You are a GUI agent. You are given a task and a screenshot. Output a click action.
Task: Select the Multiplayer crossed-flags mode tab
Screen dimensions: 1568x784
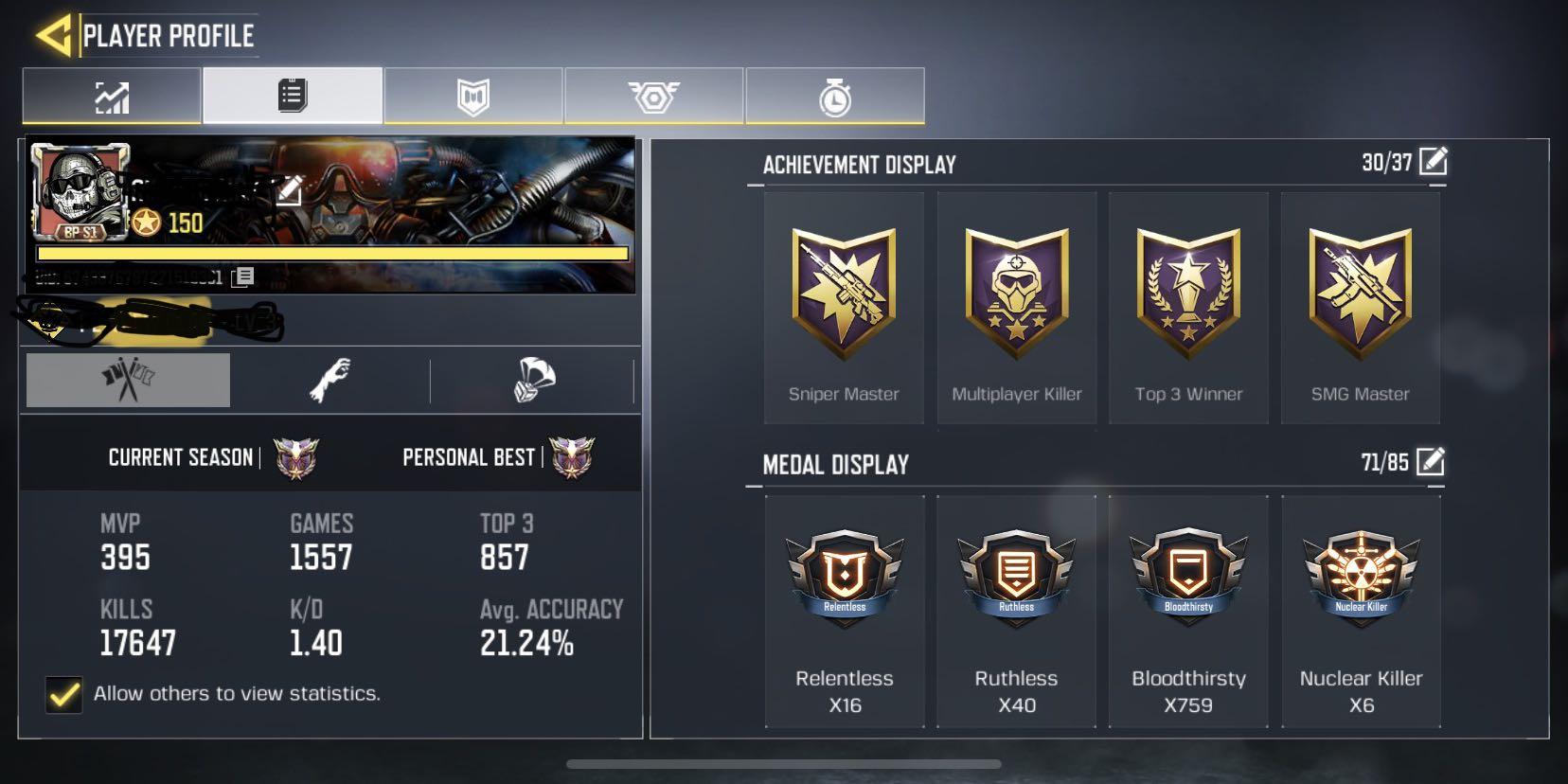128,379
